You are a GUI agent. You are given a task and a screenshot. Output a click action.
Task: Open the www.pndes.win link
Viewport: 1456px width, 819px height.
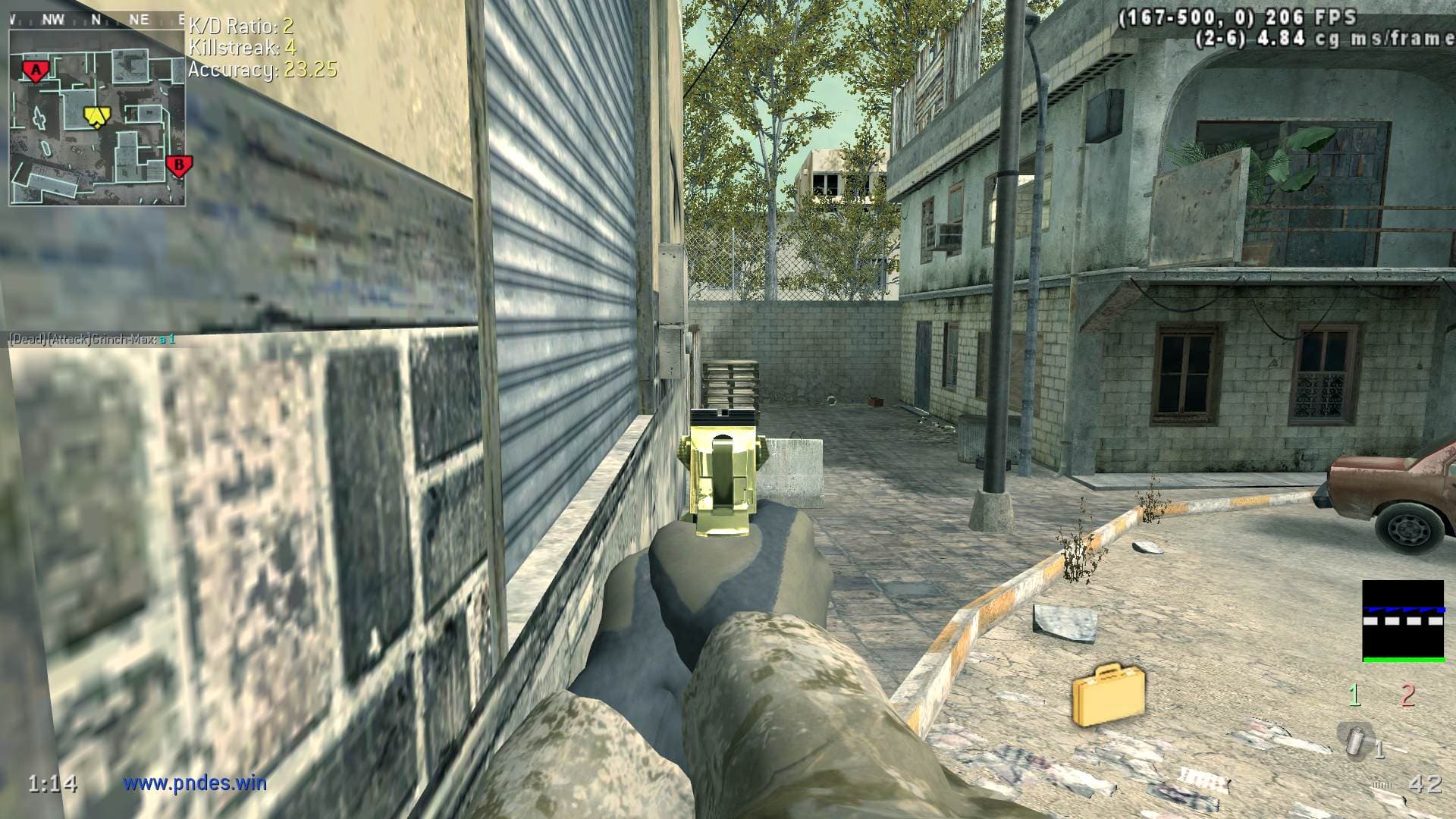pyautogui.click(x=195, y=783)
